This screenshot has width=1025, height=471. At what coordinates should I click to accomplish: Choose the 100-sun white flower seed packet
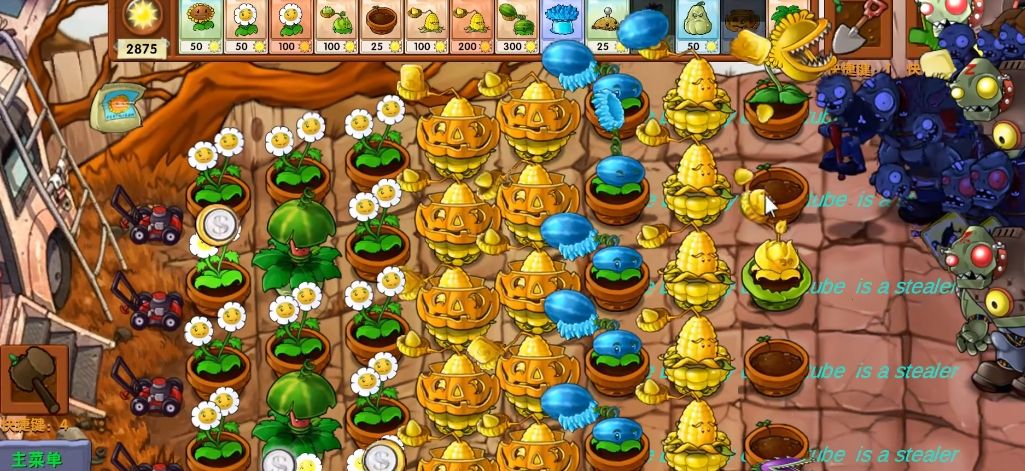click(291, 27)
